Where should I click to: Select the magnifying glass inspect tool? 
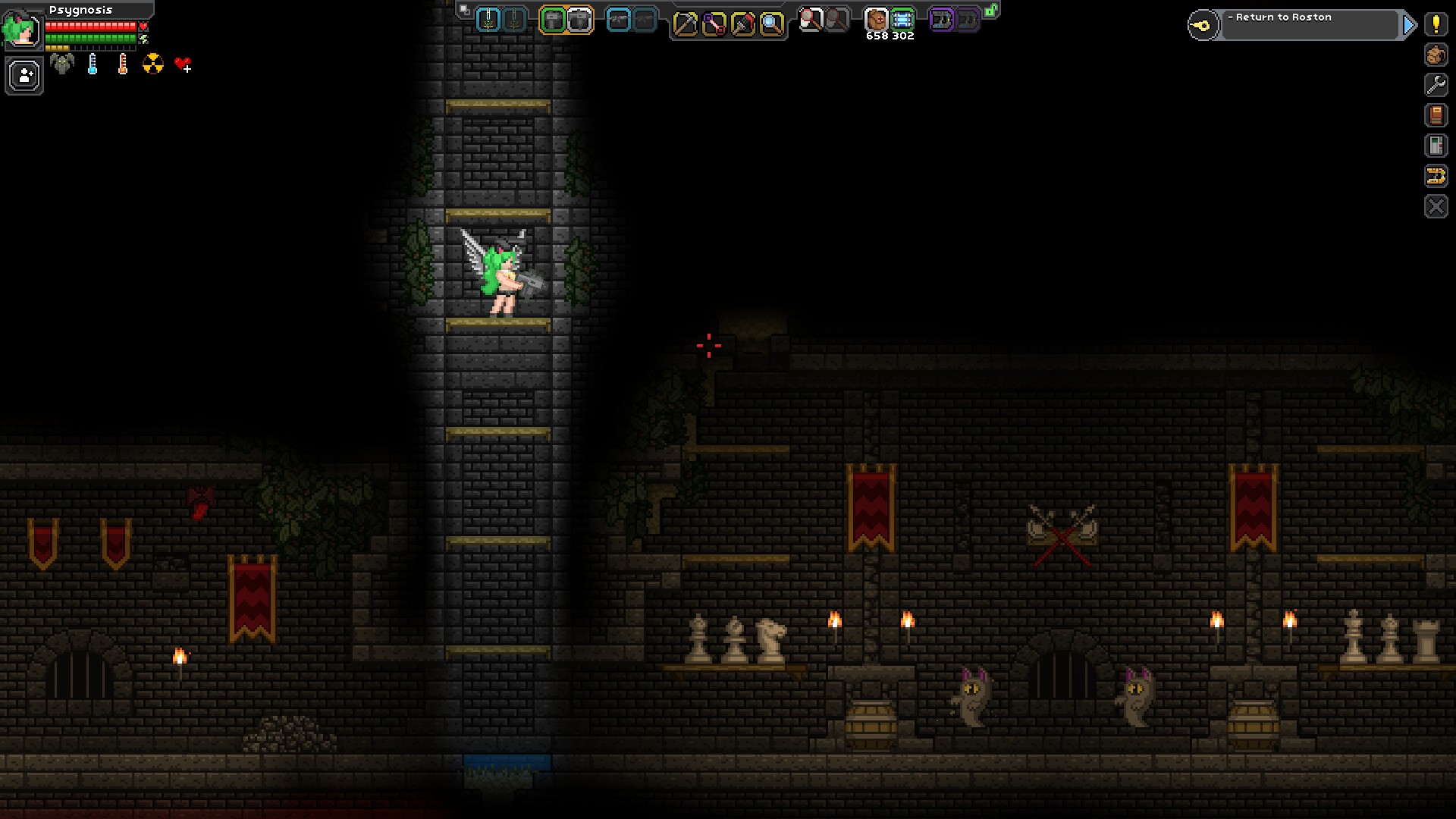tap(771, 24)
